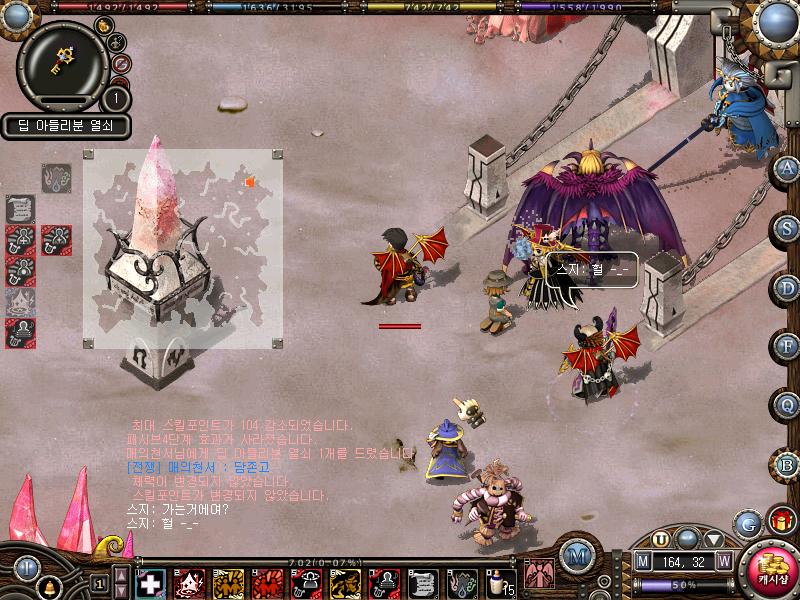Toggle the square W button beside coordinates
This screenshot has height=600, width=800.
coord(723,561)
